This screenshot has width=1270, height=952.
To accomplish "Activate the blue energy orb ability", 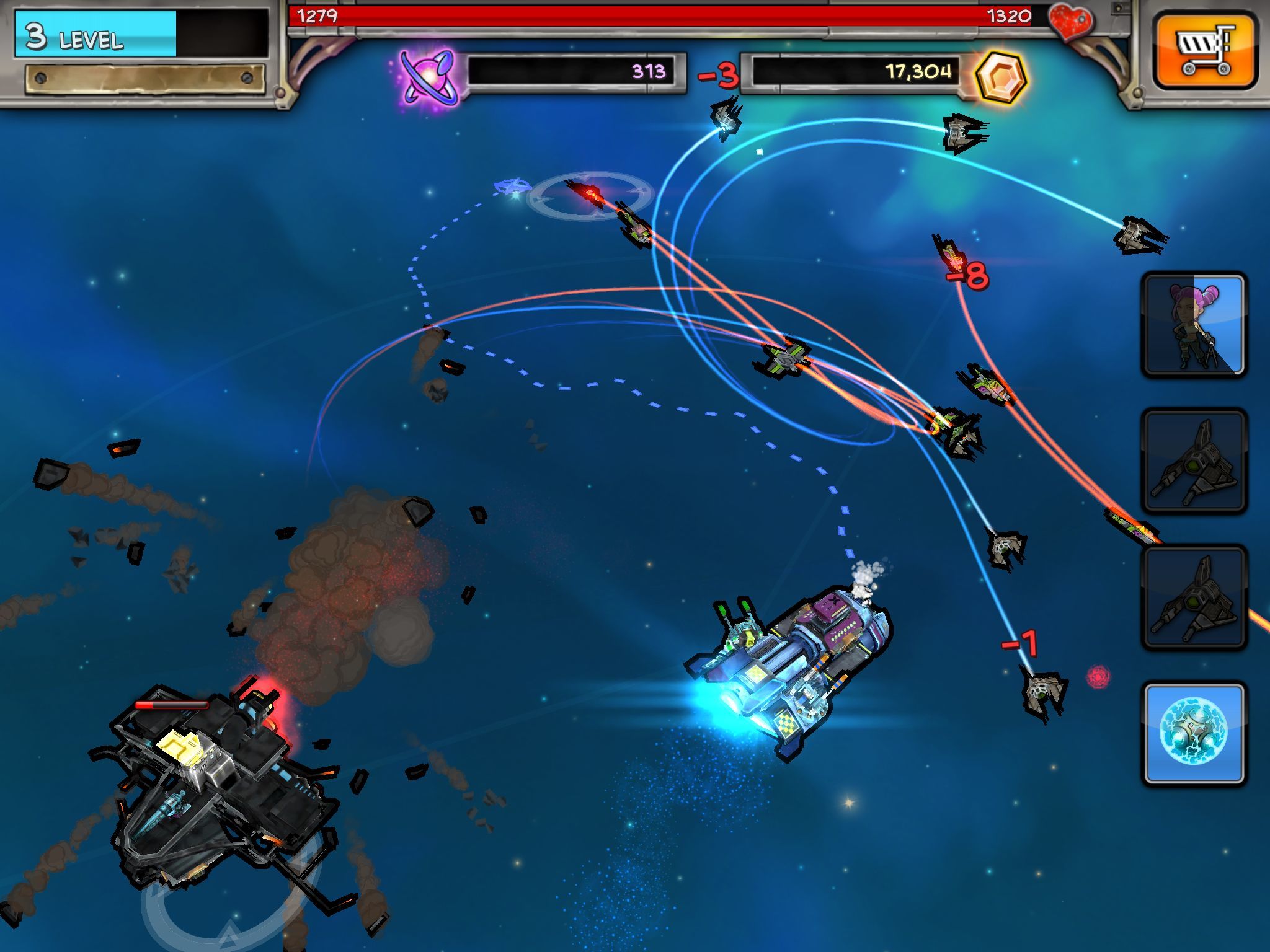I will [1194, 734].
